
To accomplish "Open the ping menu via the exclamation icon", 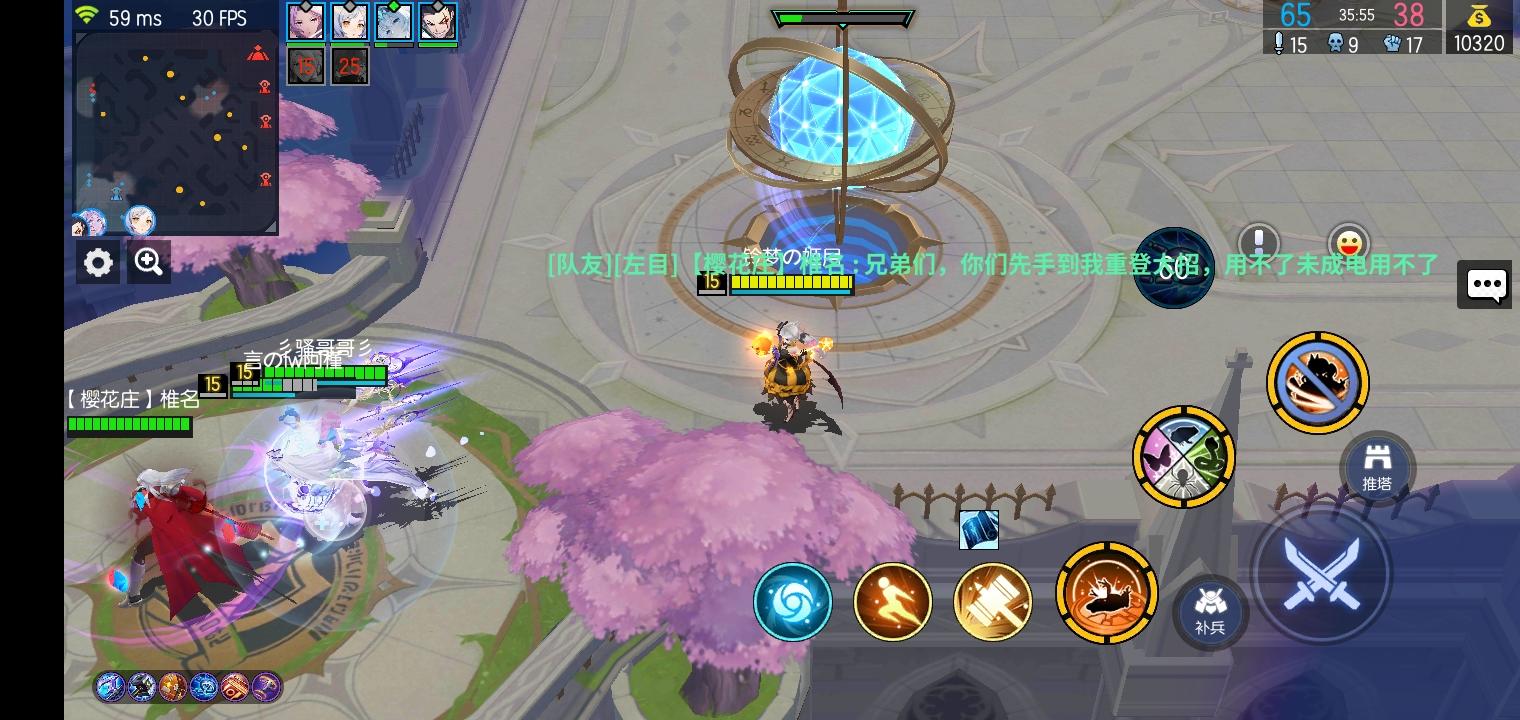I will [x=1258, y=243].
